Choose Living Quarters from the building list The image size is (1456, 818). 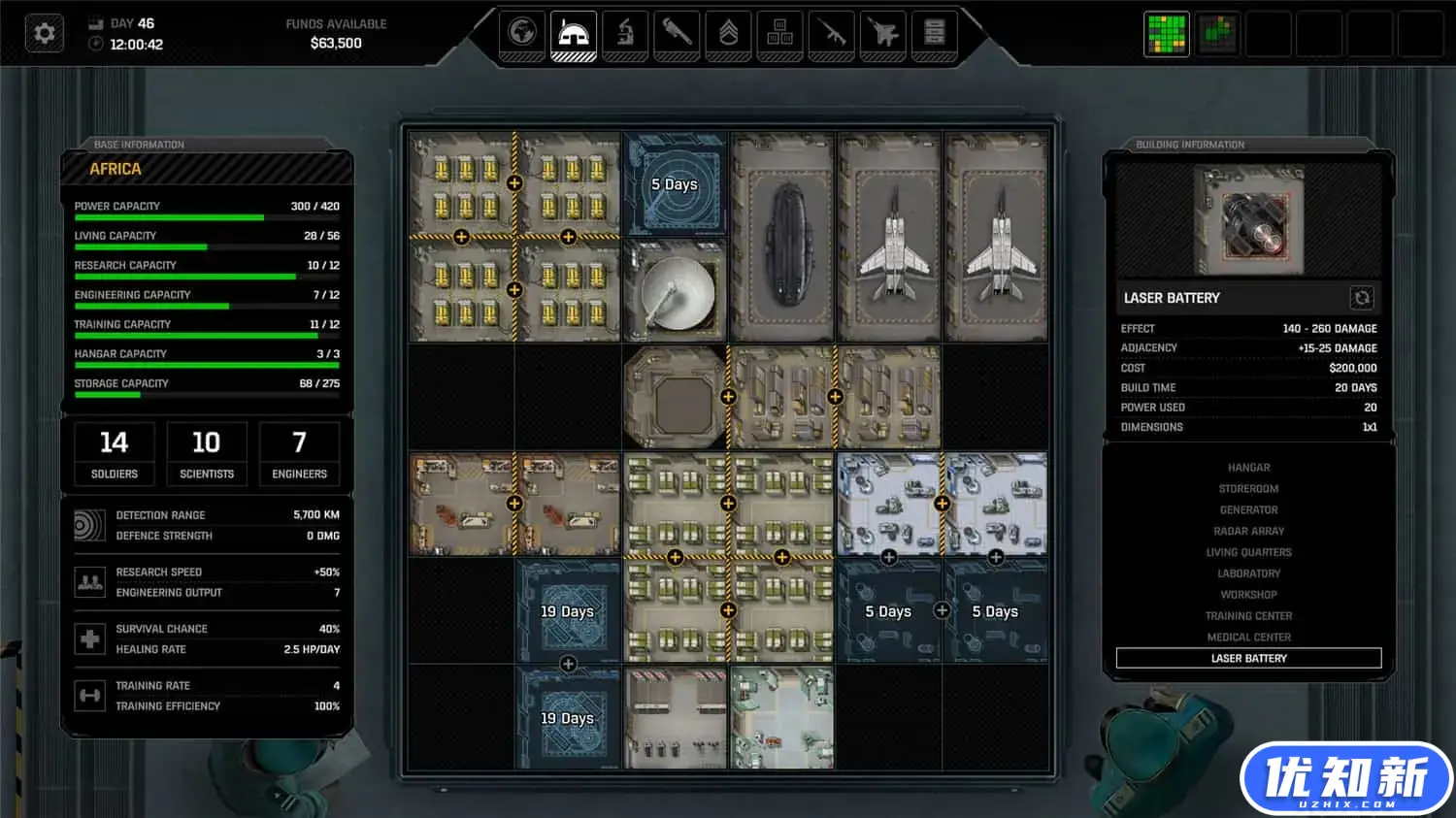tap(1248, 553)
